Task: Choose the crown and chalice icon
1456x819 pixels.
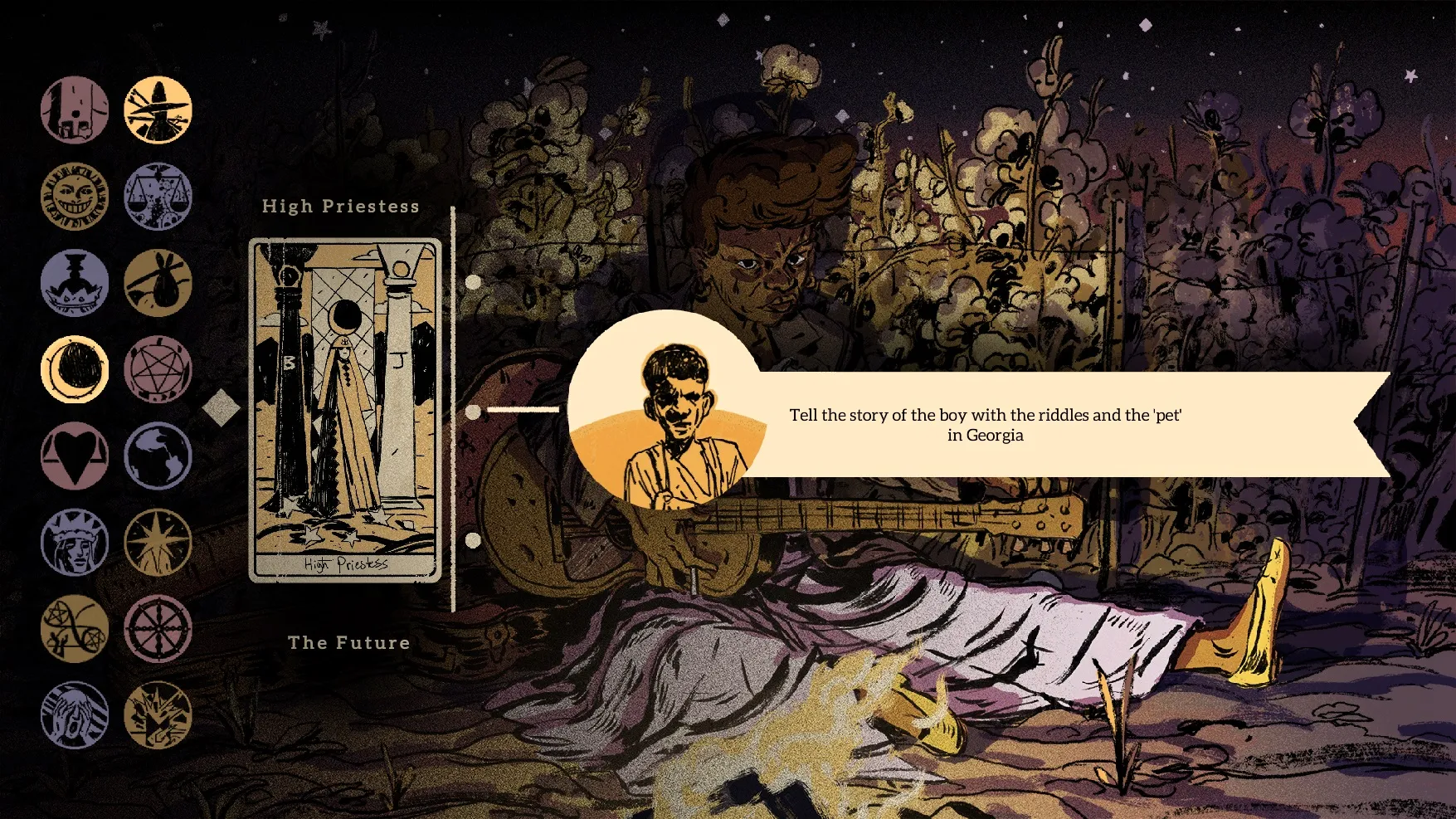Action: (75, 283)
